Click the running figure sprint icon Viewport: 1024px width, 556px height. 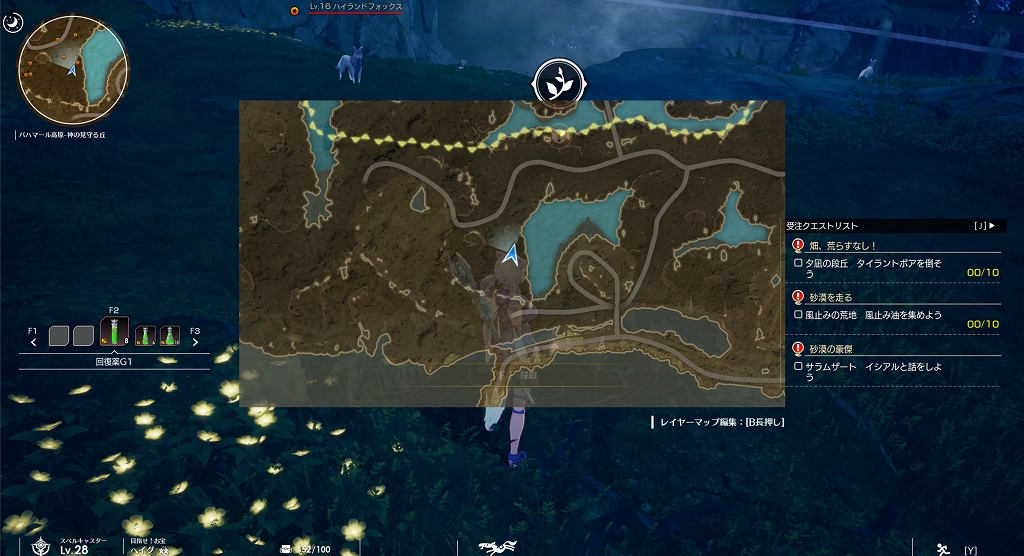click(940, 548)
